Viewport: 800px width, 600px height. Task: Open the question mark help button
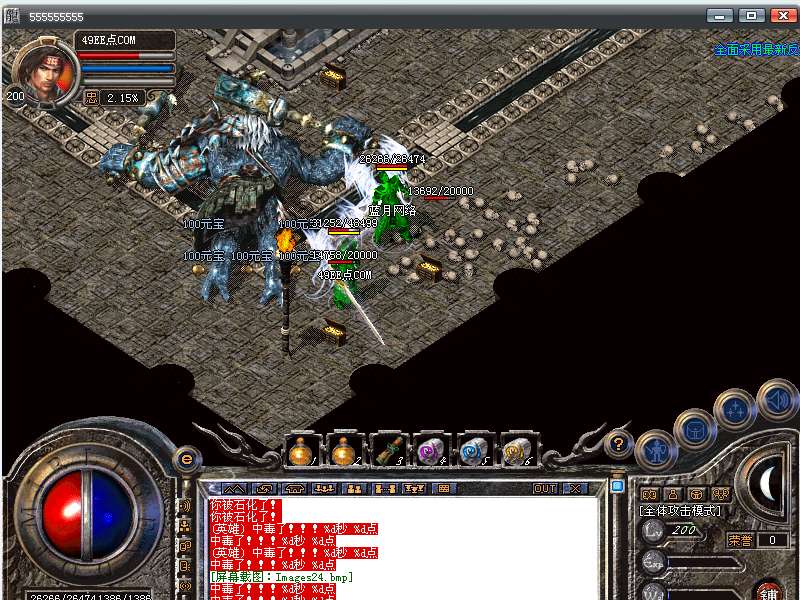620,443
